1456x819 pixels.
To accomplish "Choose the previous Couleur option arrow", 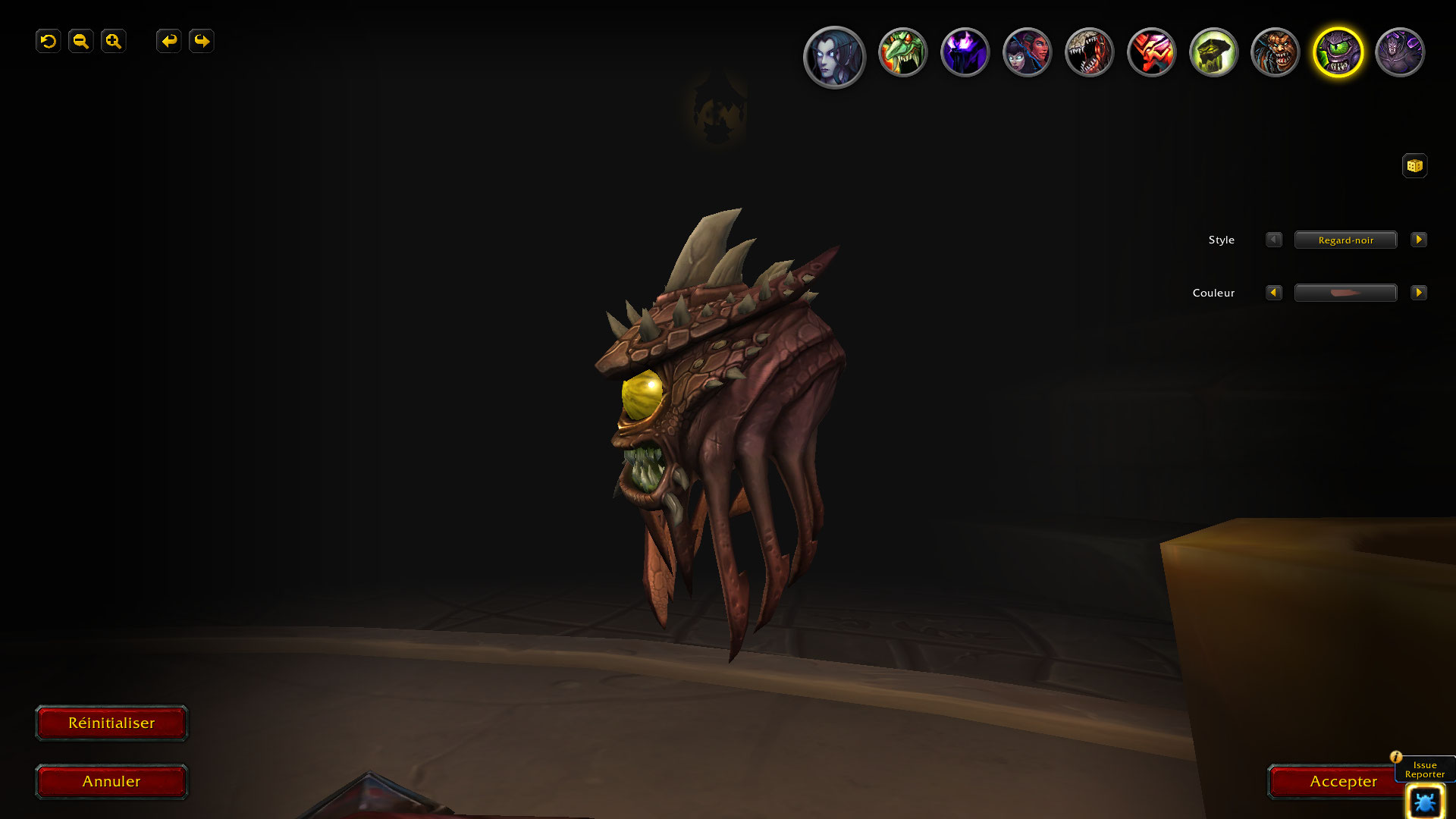I will pyautogui.click(x=1274, y=293).
